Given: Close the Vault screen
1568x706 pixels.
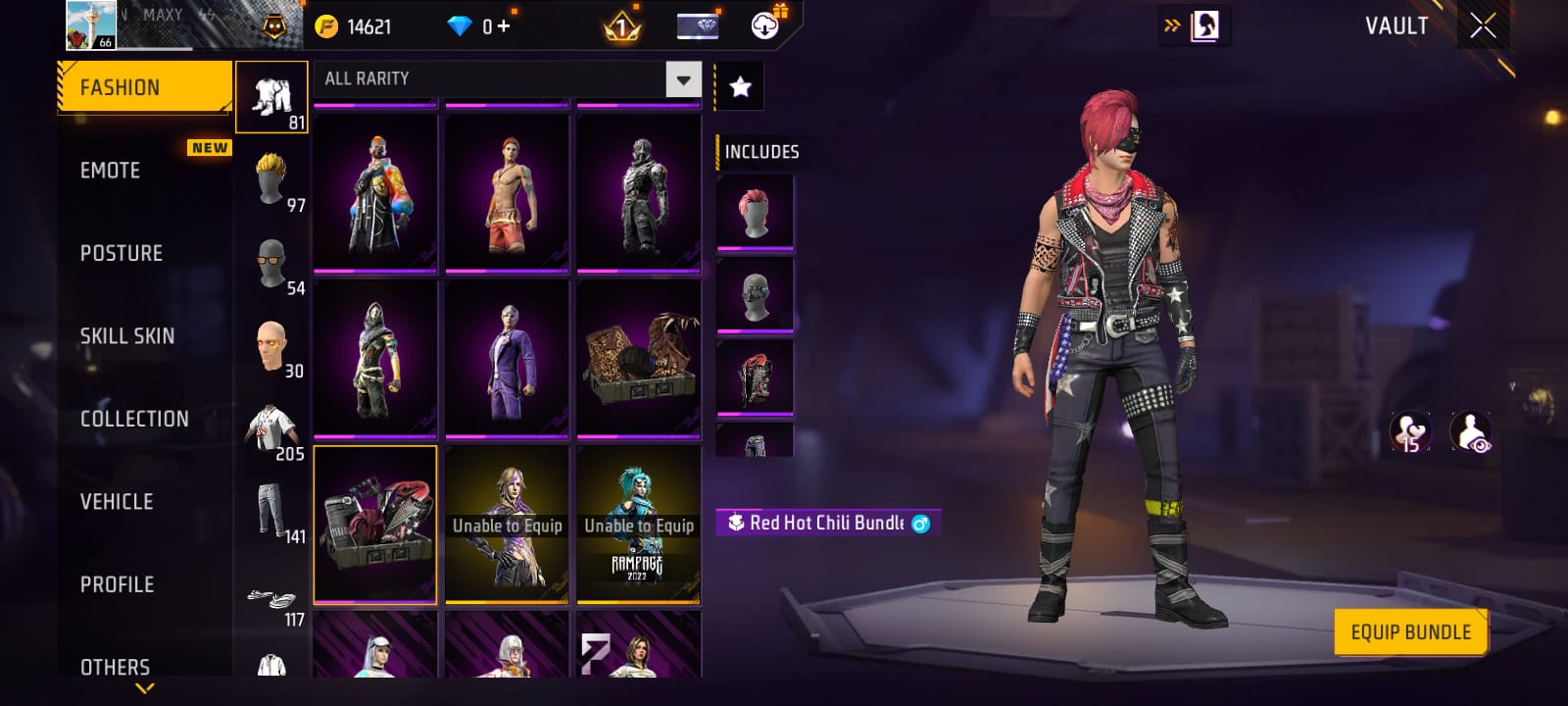Looking at the screenshot, I should [x=1483, y=26].
